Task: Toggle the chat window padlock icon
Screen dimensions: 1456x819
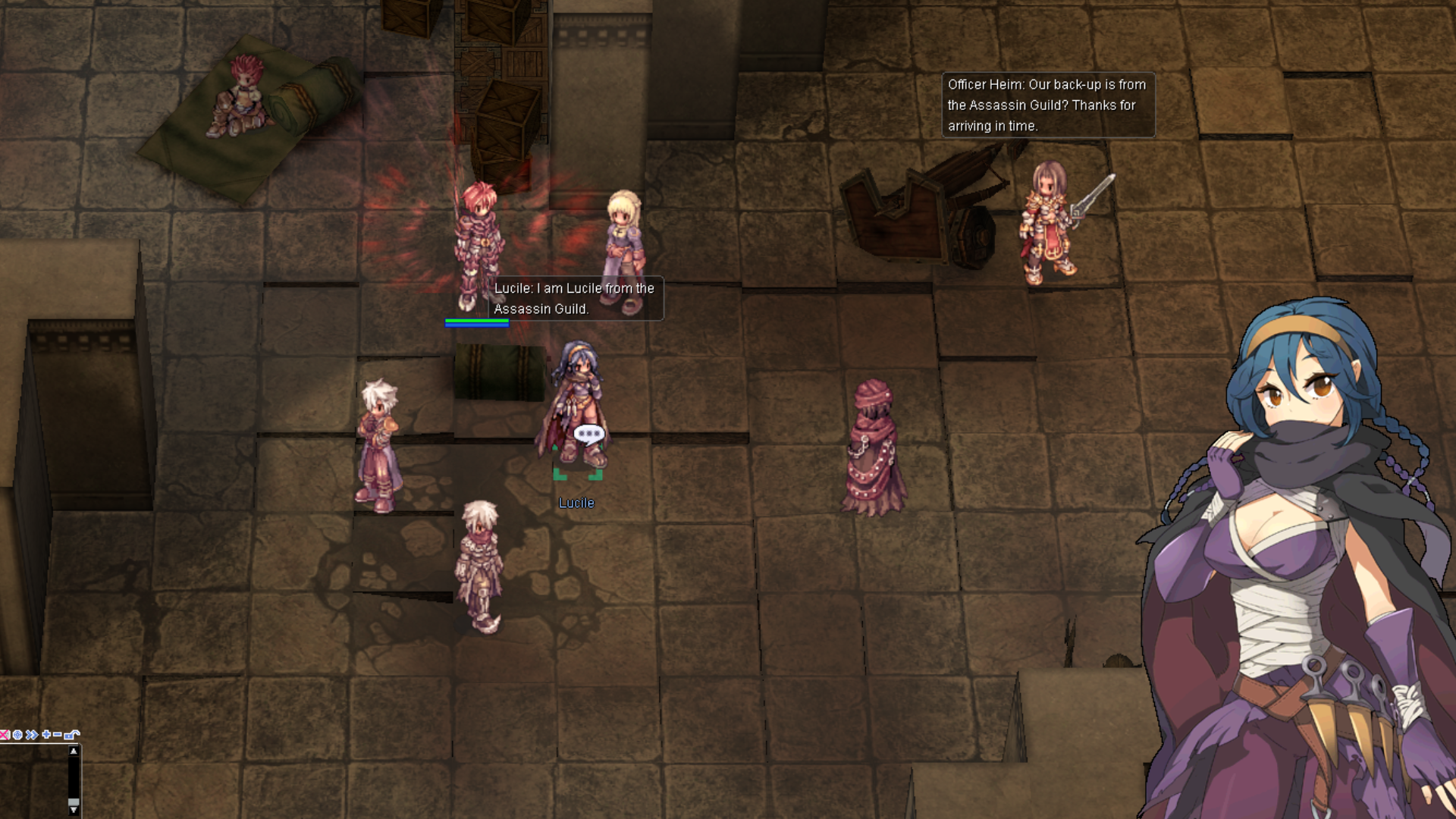Action: [72, 734]
